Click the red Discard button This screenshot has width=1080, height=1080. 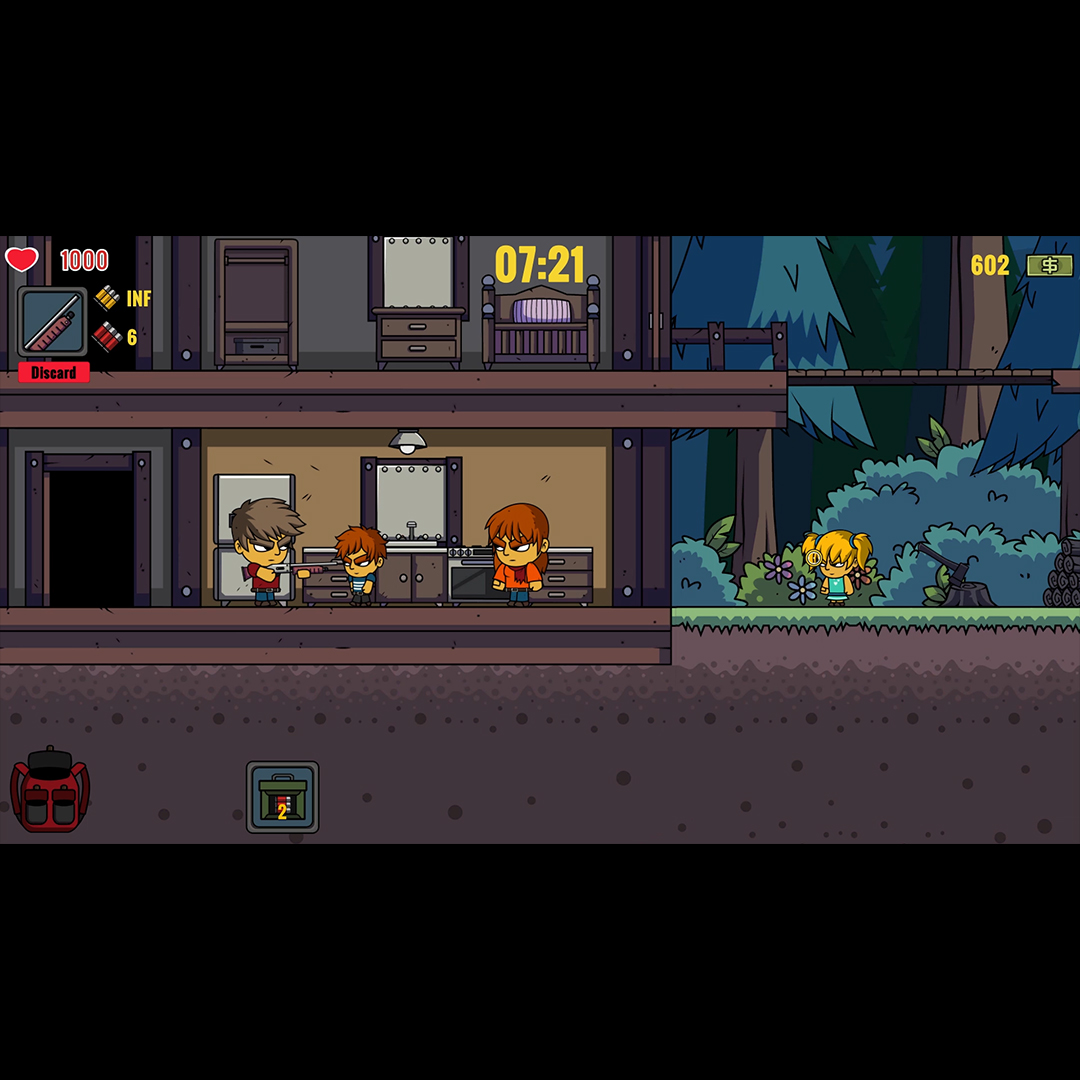[x=54, y=373]
